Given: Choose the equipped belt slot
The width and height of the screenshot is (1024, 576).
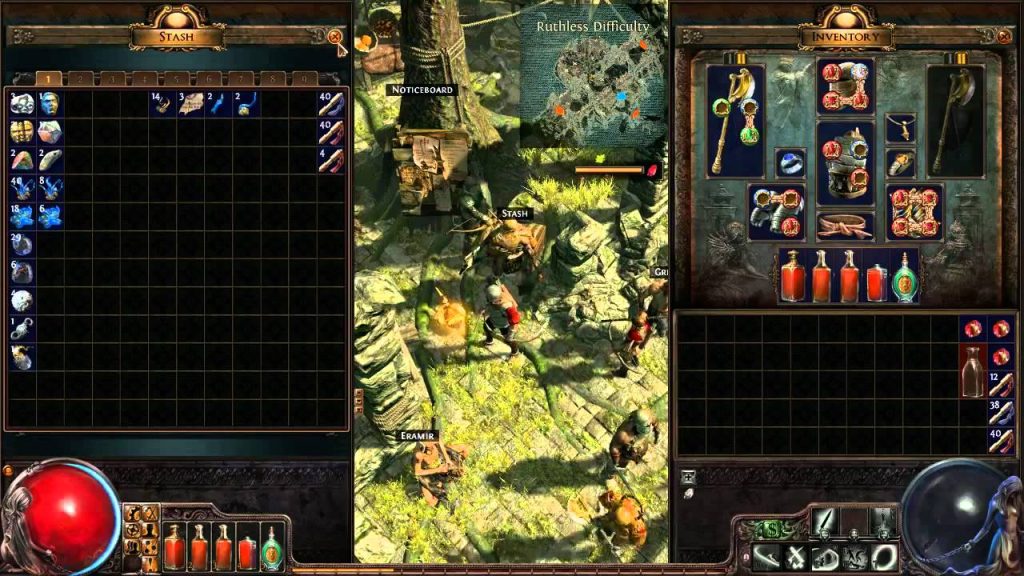Looking at the screenshot, I should (845, 226).
